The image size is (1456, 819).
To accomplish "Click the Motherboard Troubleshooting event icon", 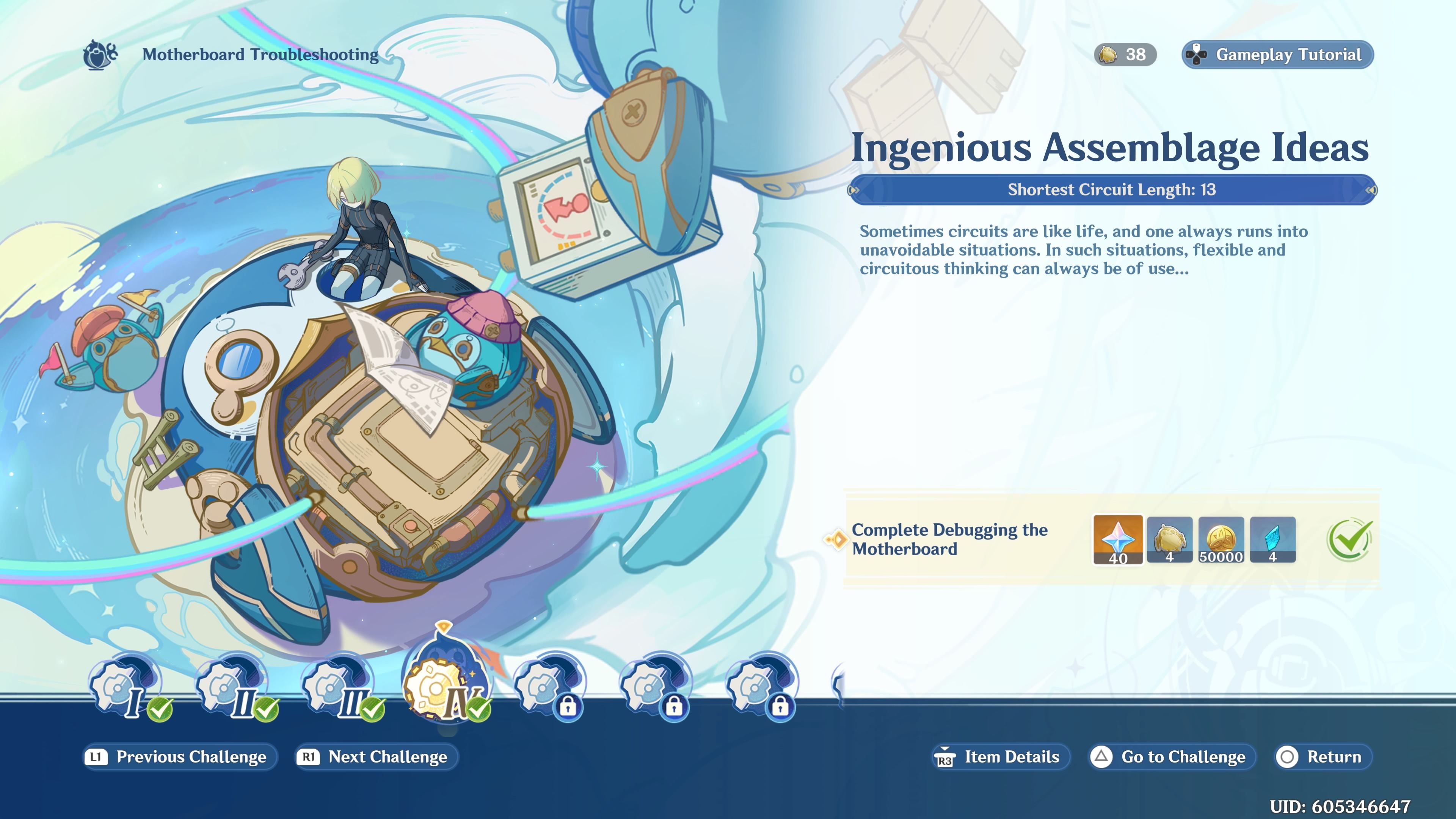I will click(99, 54).
